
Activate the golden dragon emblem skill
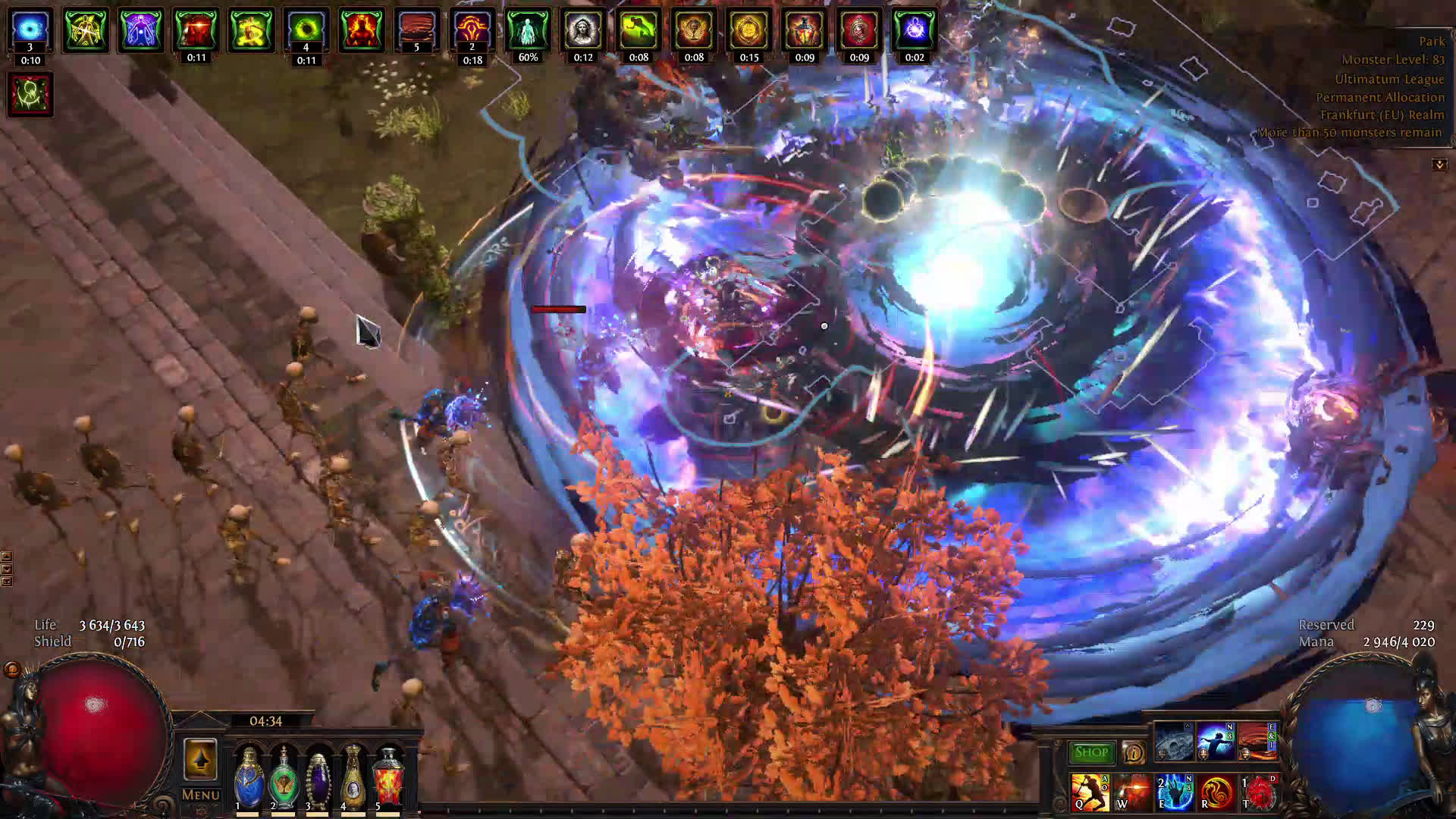coord(1216,792)
